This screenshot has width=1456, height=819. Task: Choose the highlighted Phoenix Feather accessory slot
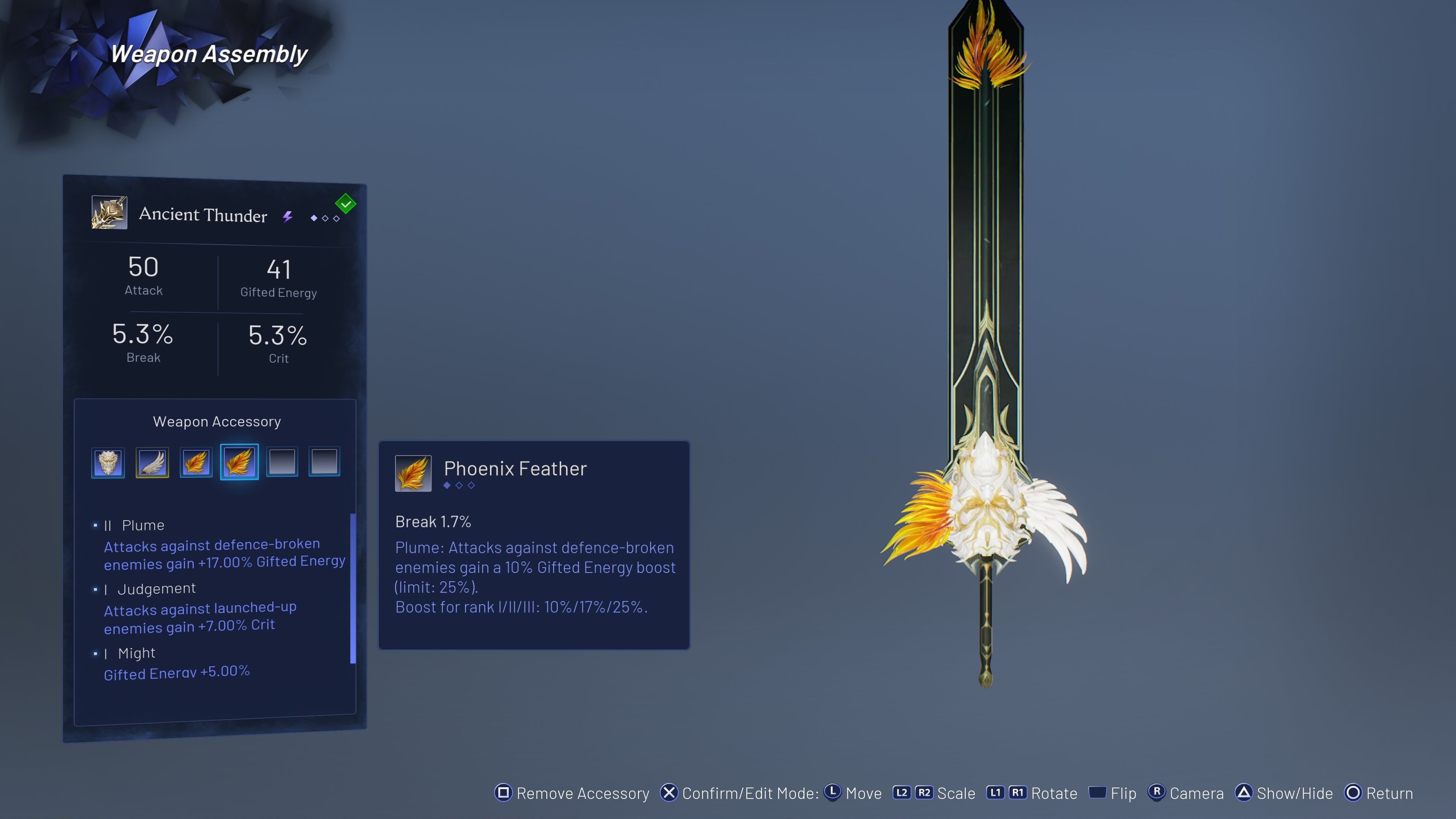(x=239, y=462)
